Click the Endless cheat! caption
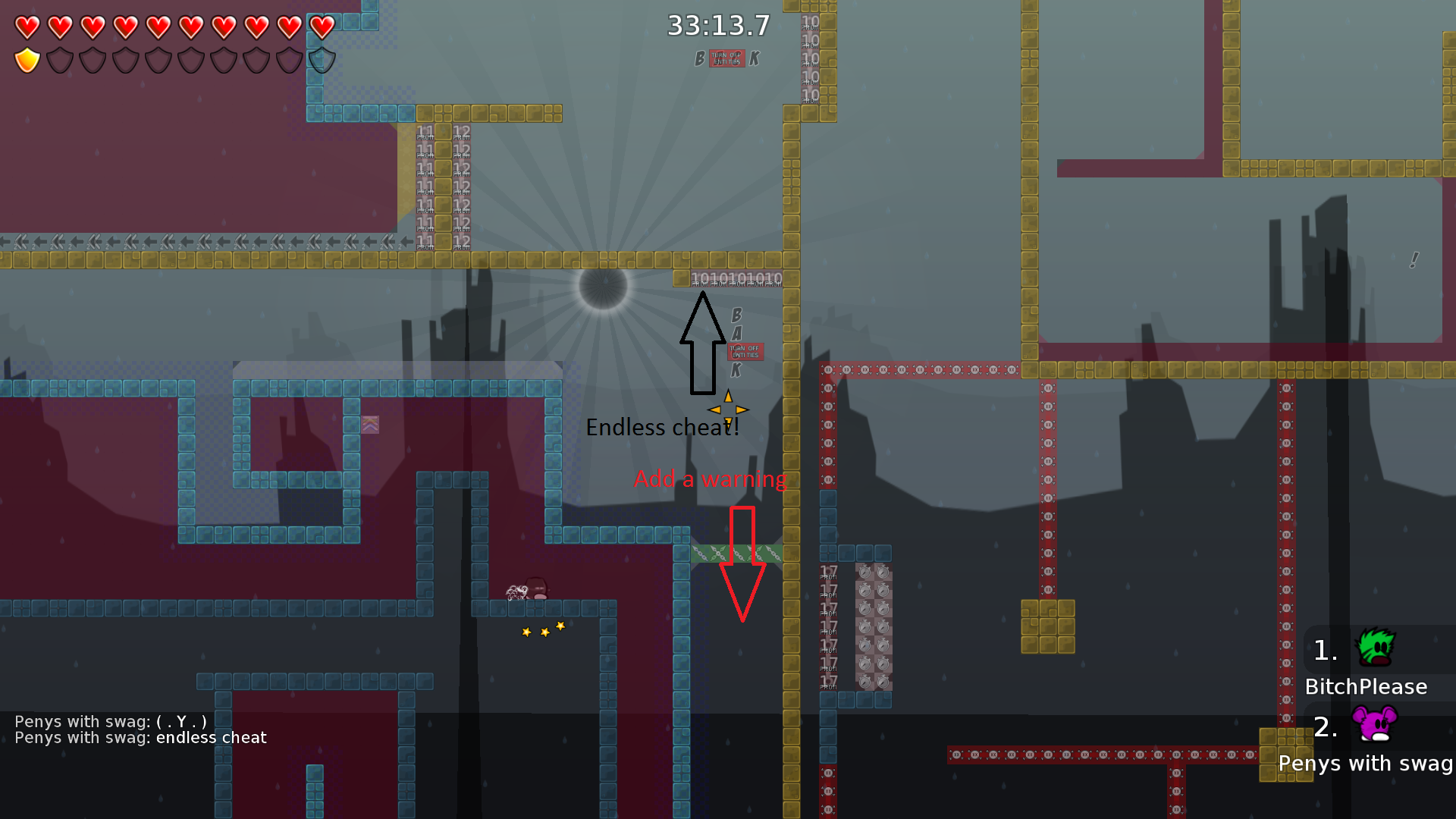Viewport: 1456px width, 819px height. [662, 427]
